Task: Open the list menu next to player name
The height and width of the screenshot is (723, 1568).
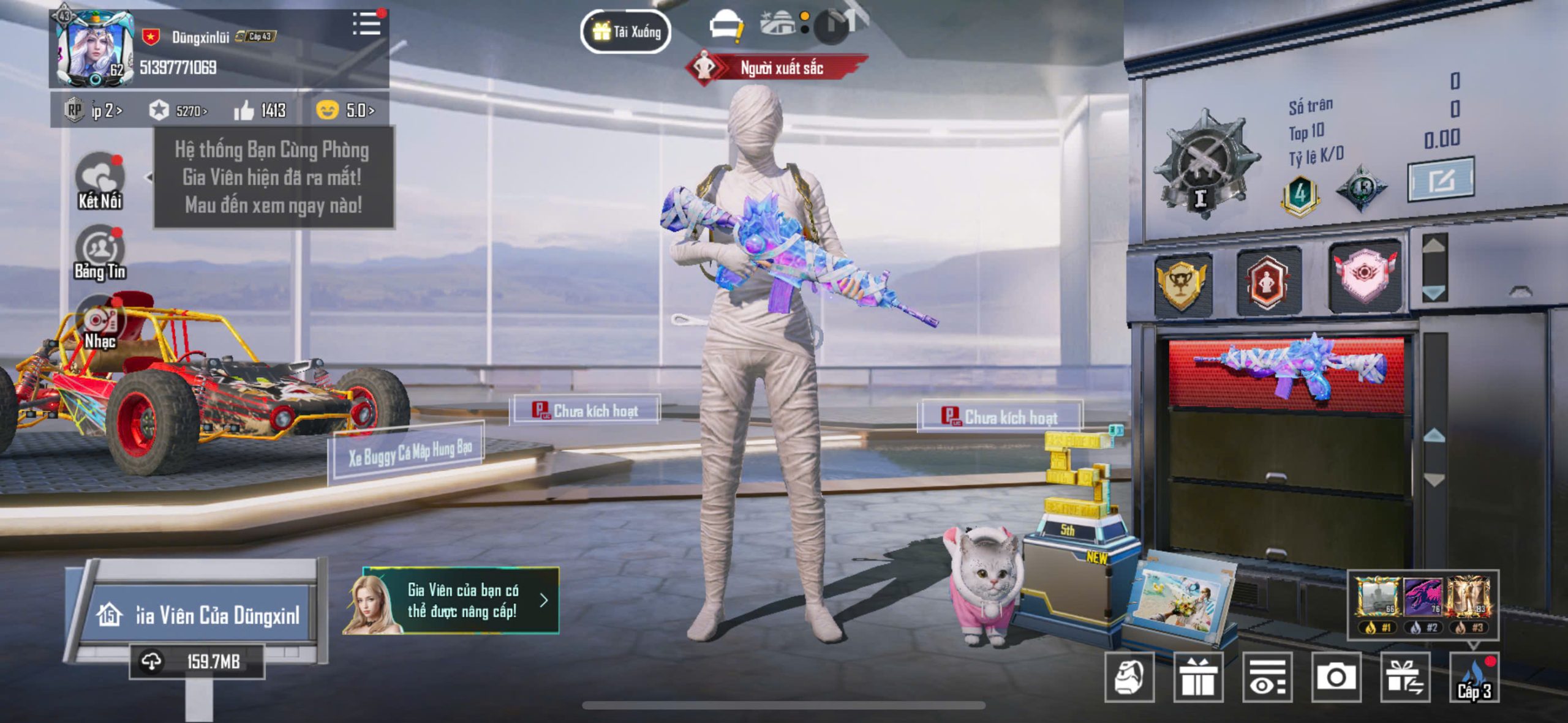Action: pyautogui.click(x=366, y=24)
